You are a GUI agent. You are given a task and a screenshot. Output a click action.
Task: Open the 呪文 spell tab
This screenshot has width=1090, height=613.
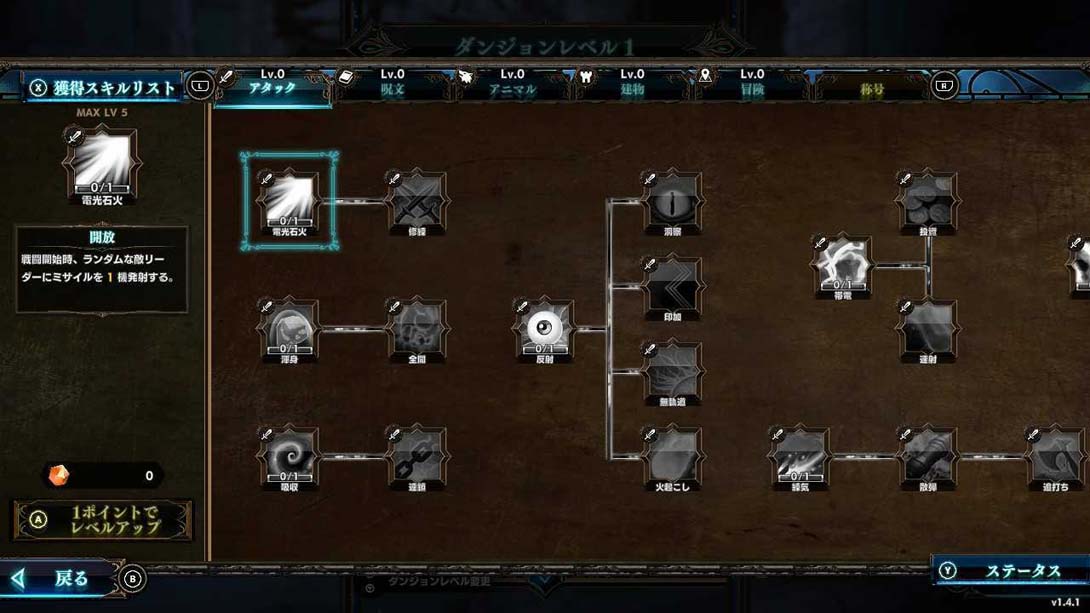click(392, 84)
